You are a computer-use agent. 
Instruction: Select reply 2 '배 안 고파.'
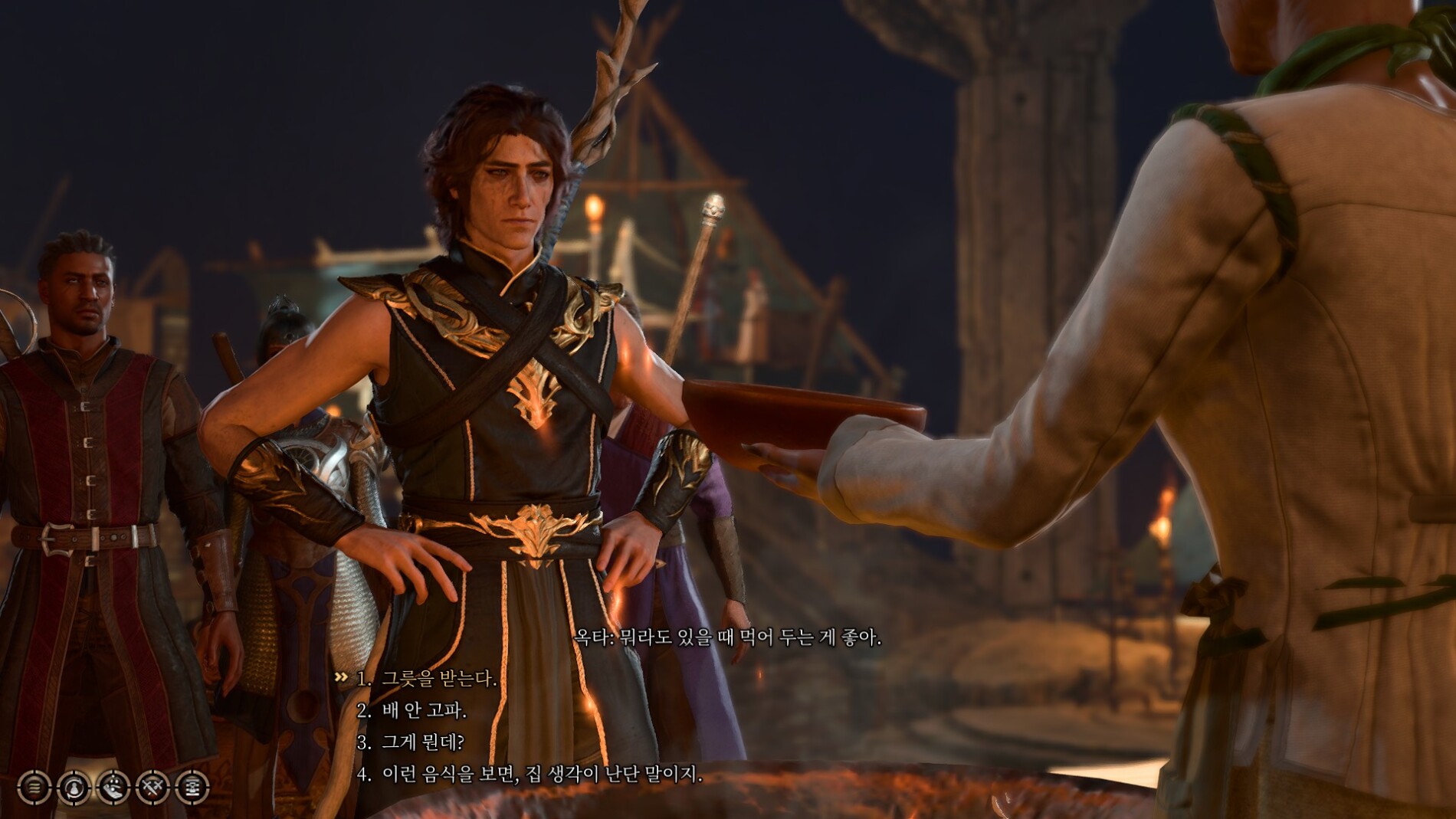click(423, 711)
